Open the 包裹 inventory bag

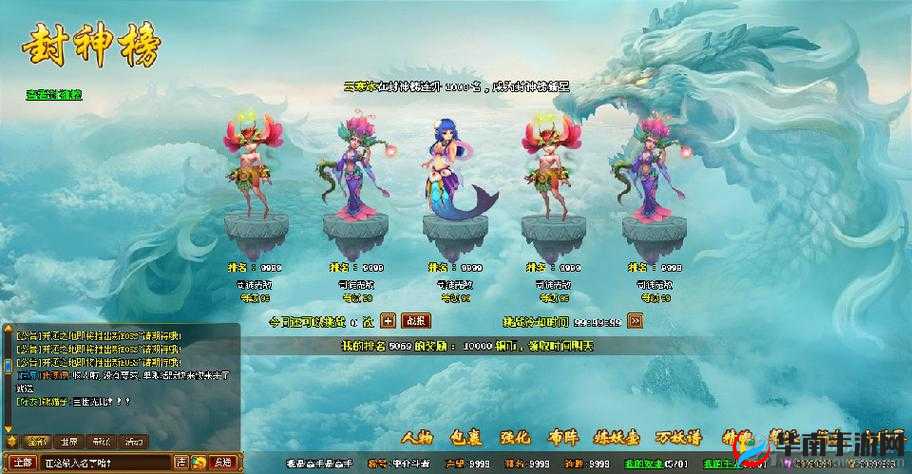click(x=466, y=438)
